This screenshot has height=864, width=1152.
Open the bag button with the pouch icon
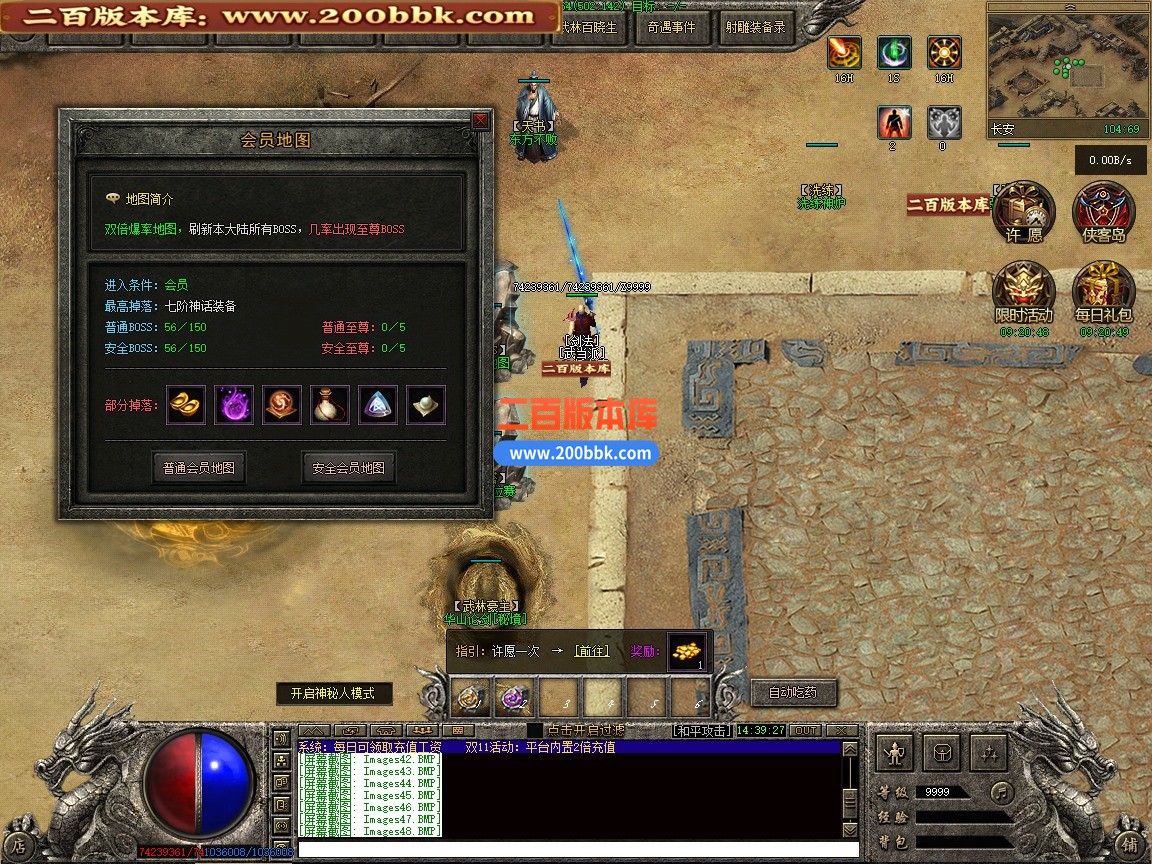coord(943,752)
